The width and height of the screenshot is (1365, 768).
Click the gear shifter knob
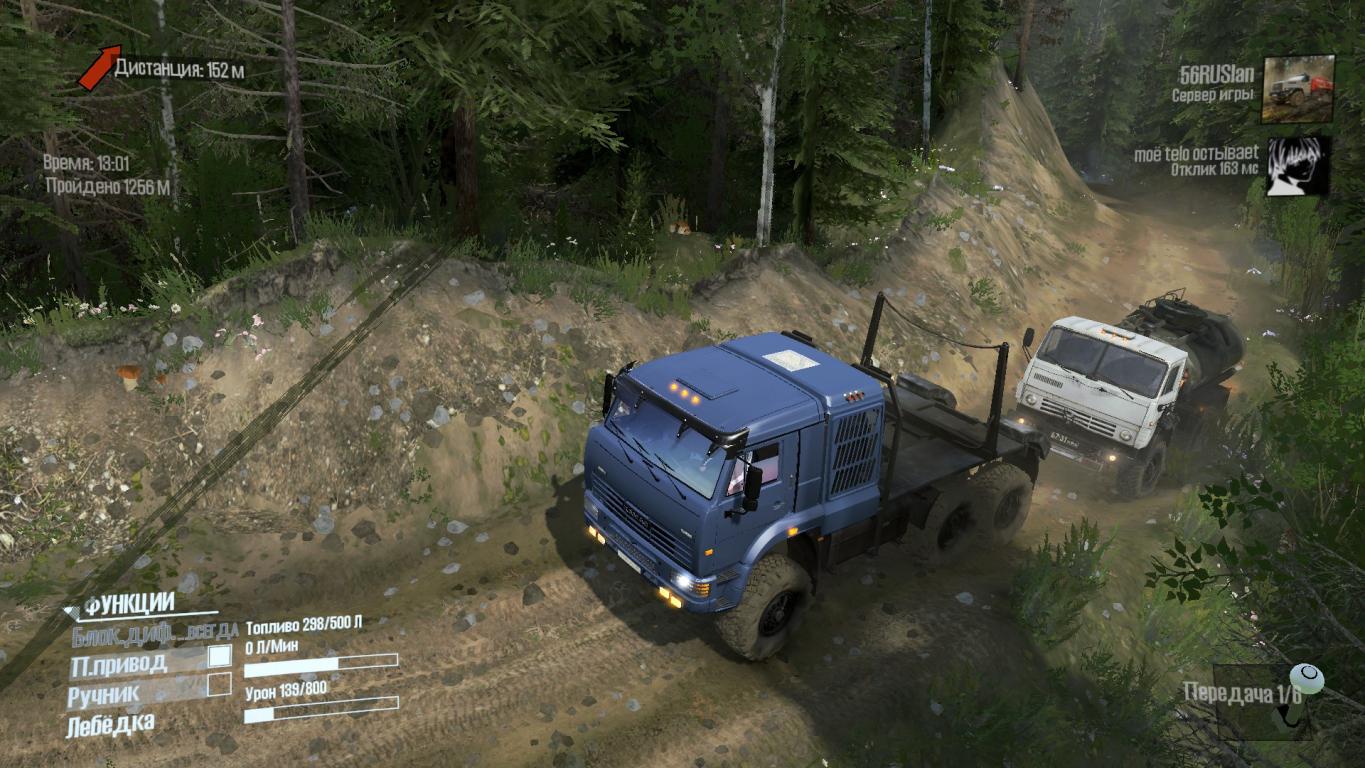click(1306, 679)
